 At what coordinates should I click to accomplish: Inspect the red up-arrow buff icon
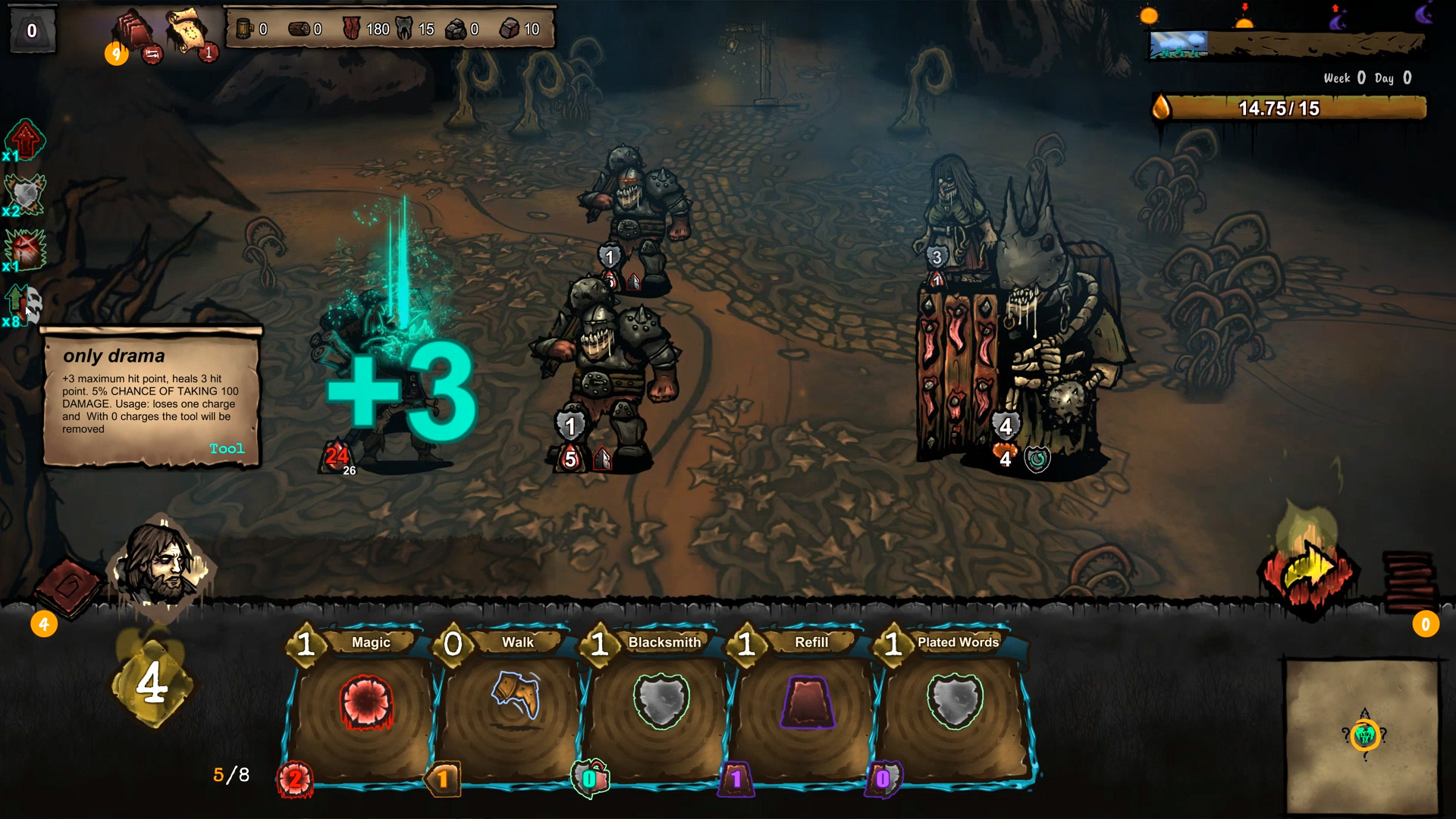(24, 140)
